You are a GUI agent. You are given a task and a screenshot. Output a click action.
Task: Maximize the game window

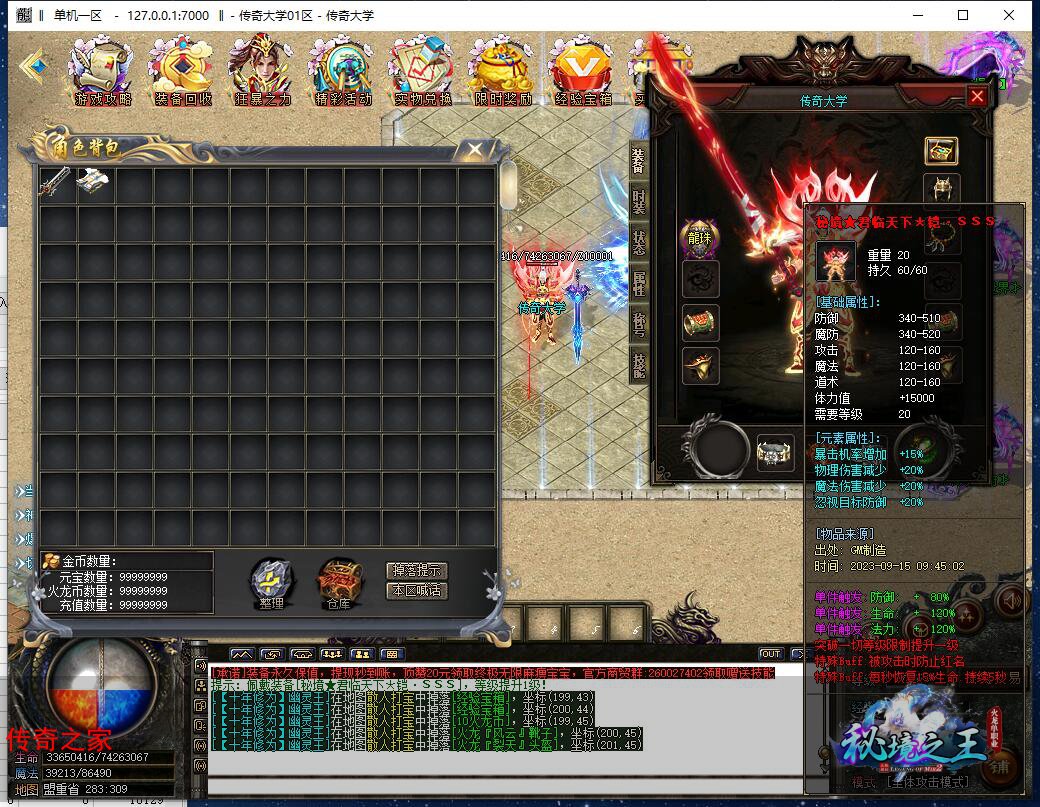(963, 15)
